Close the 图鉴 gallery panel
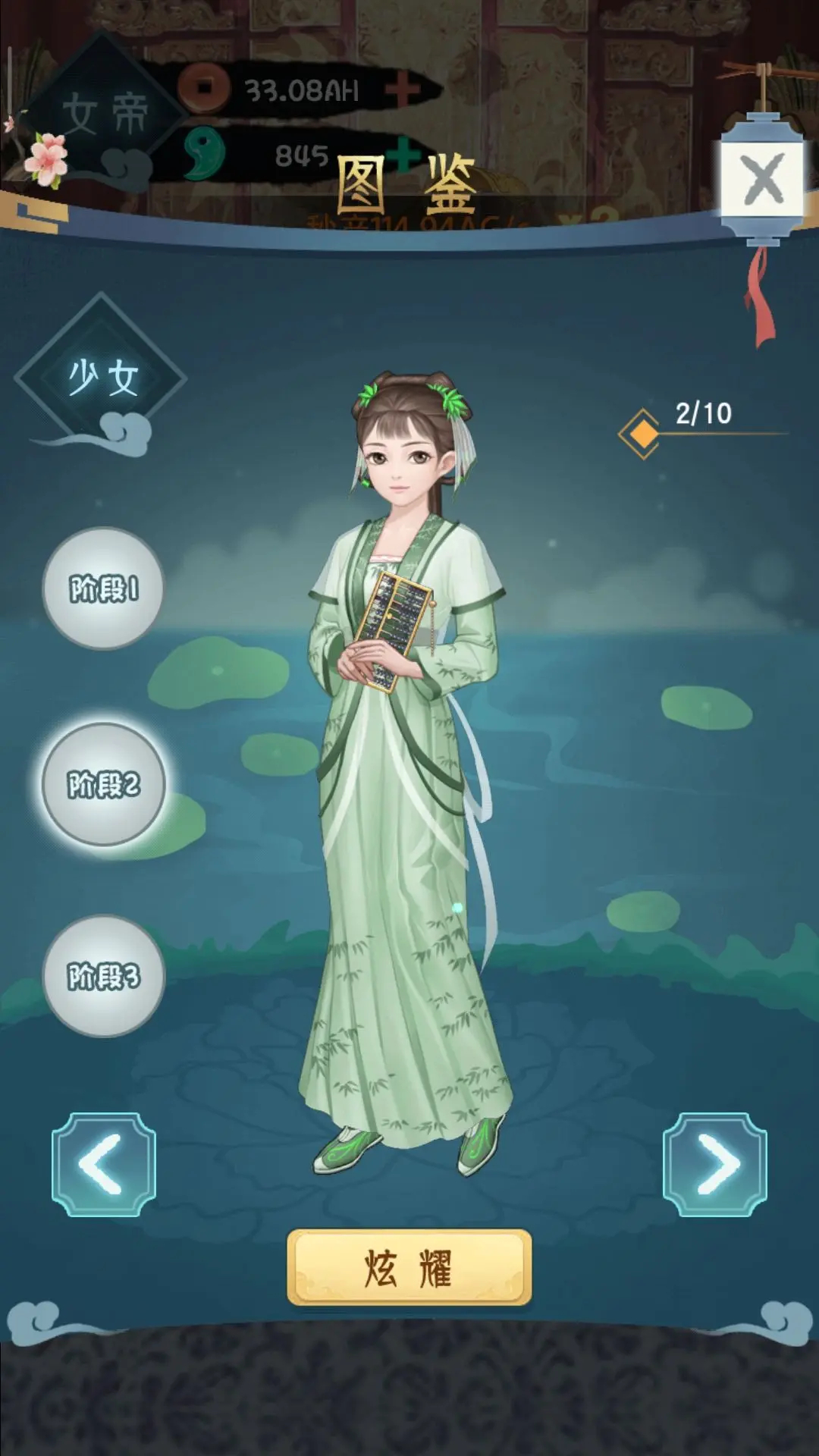 tap(762, 180)
